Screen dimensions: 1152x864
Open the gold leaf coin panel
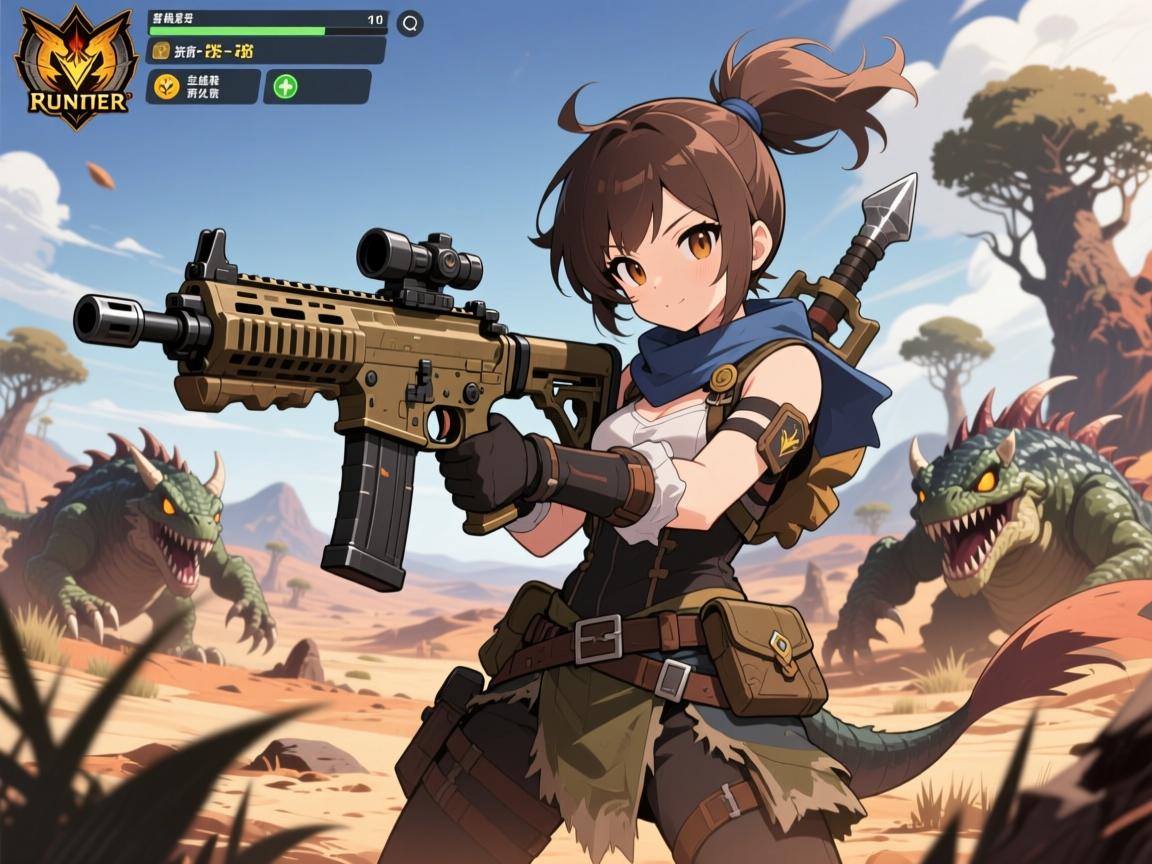pyautogui.click(x=203, y=87)
